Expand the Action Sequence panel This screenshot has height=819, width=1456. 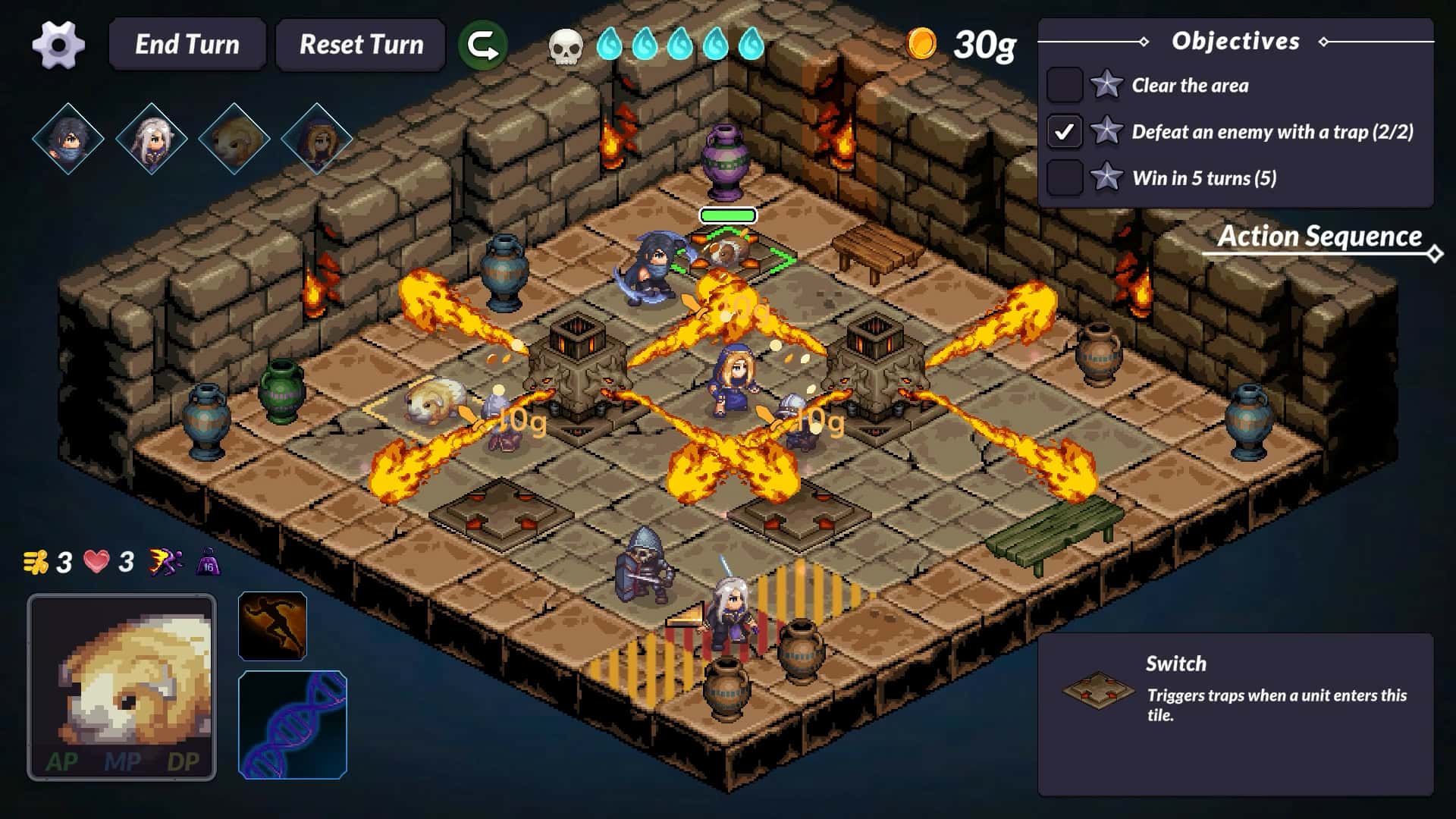point(1319,237)
